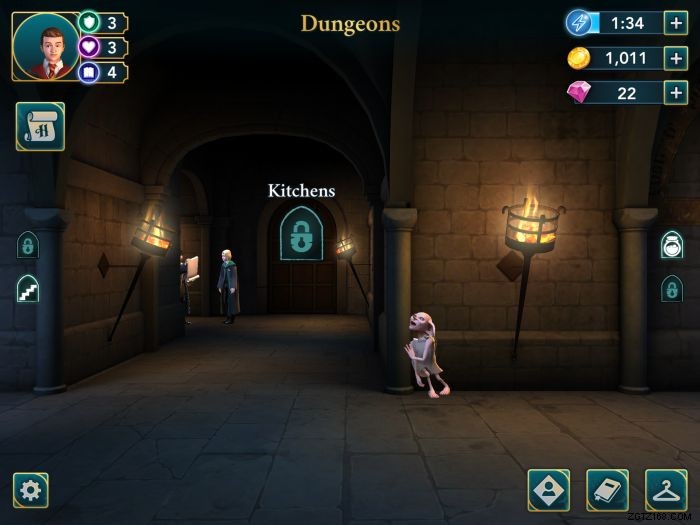The height and width of the screenshot is (525, 700).
Task: Open the scroll task list
Action: pos(40,126)
